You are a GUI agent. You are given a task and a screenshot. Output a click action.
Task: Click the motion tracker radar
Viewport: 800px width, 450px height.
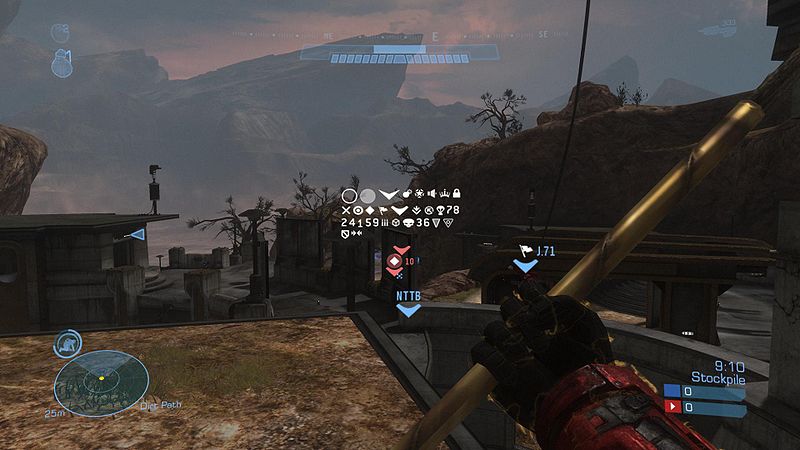tap(101, 382)
